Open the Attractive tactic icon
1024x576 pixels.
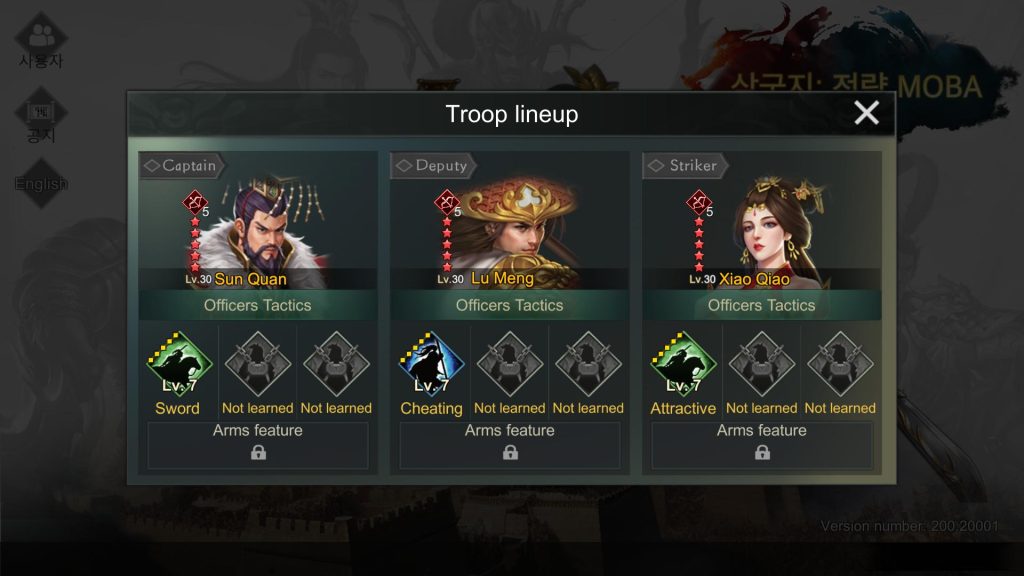tap(683, 365)
